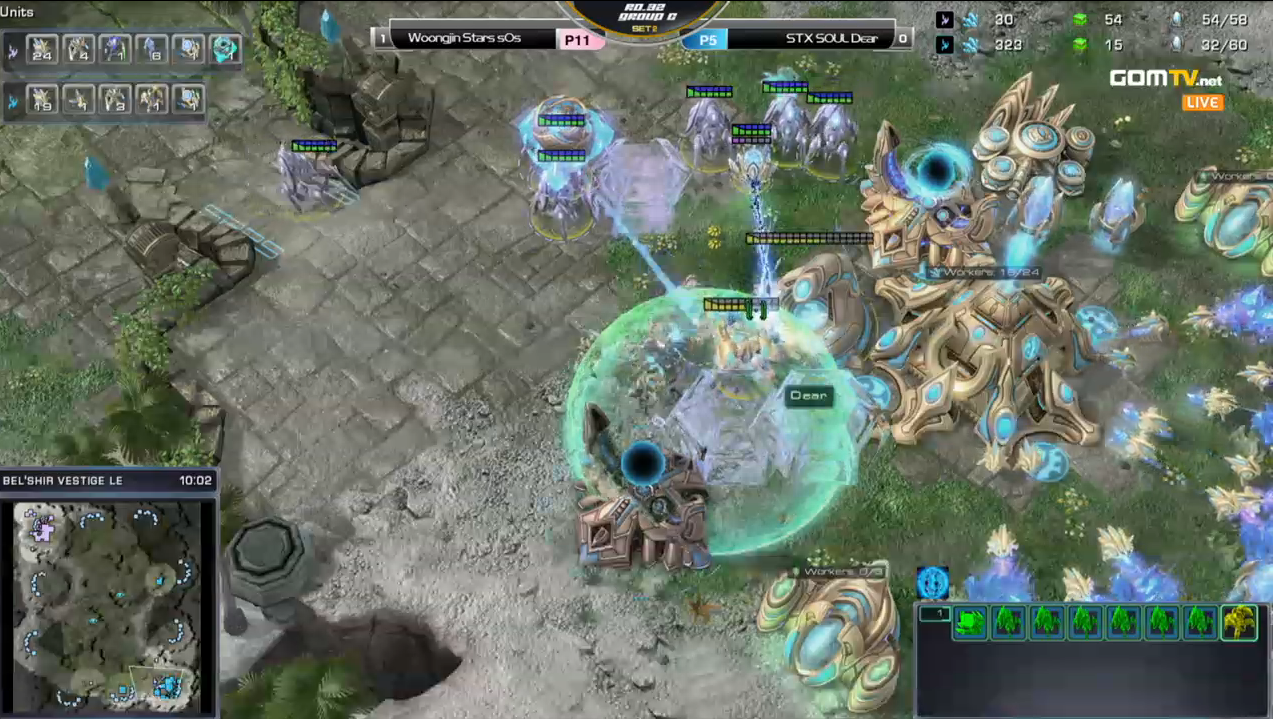Viewport: 1273px width, 719px height.
Task: Select the unit icon showing count 3
Action: tap(115, 99)
